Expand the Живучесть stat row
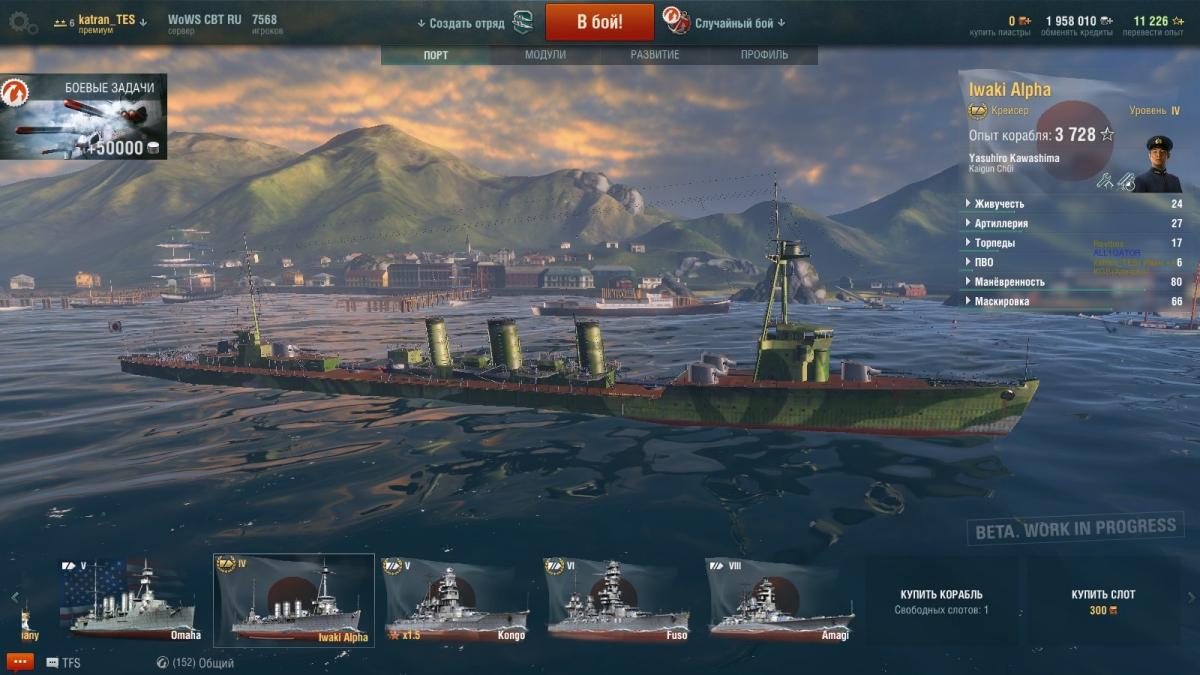The height and width of the screenshot is (675, 1200). 998,204
